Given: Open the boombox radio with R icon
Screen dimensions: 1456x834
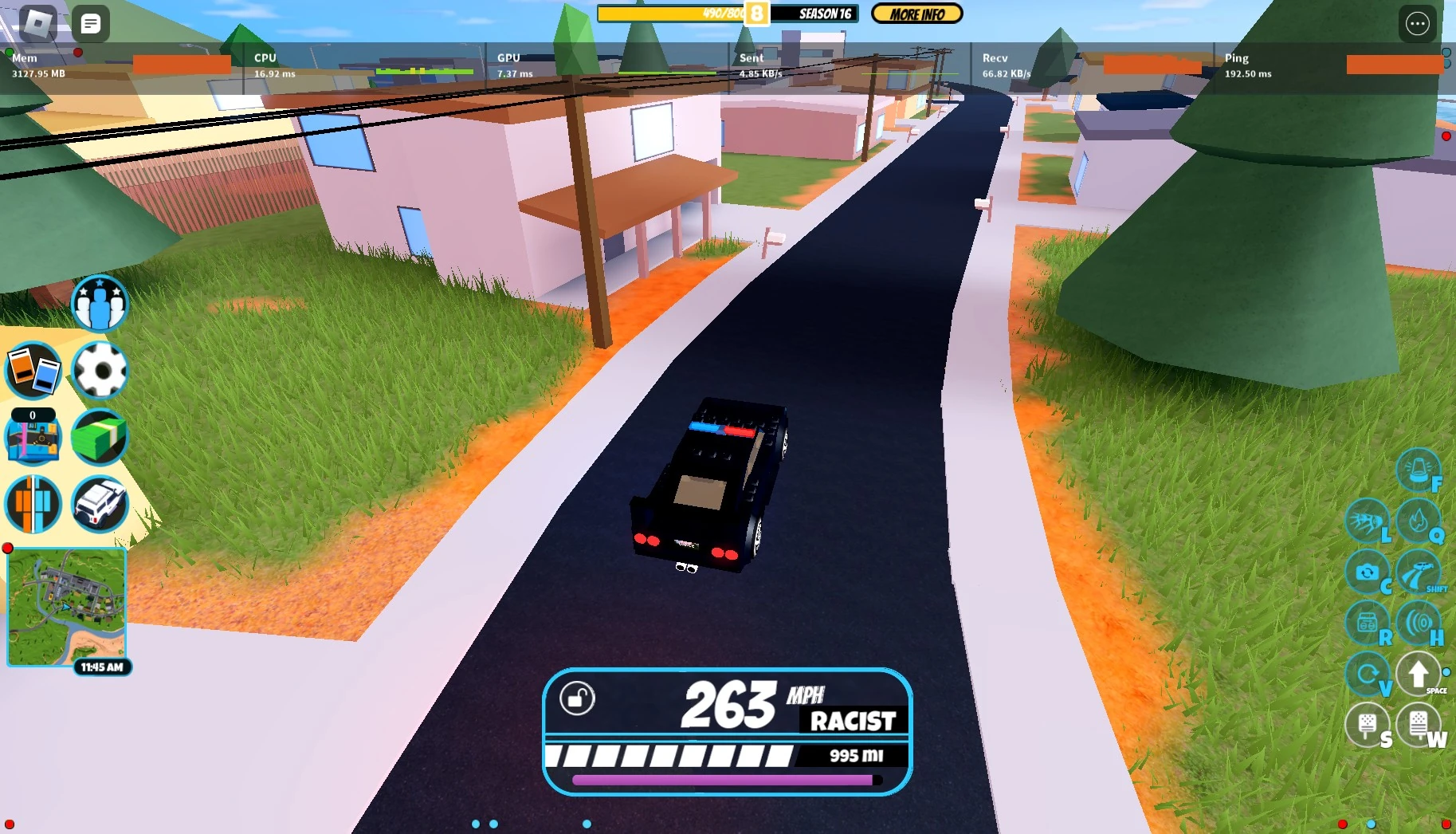Looking at the screenshot, I should (x=1368, y=624).
